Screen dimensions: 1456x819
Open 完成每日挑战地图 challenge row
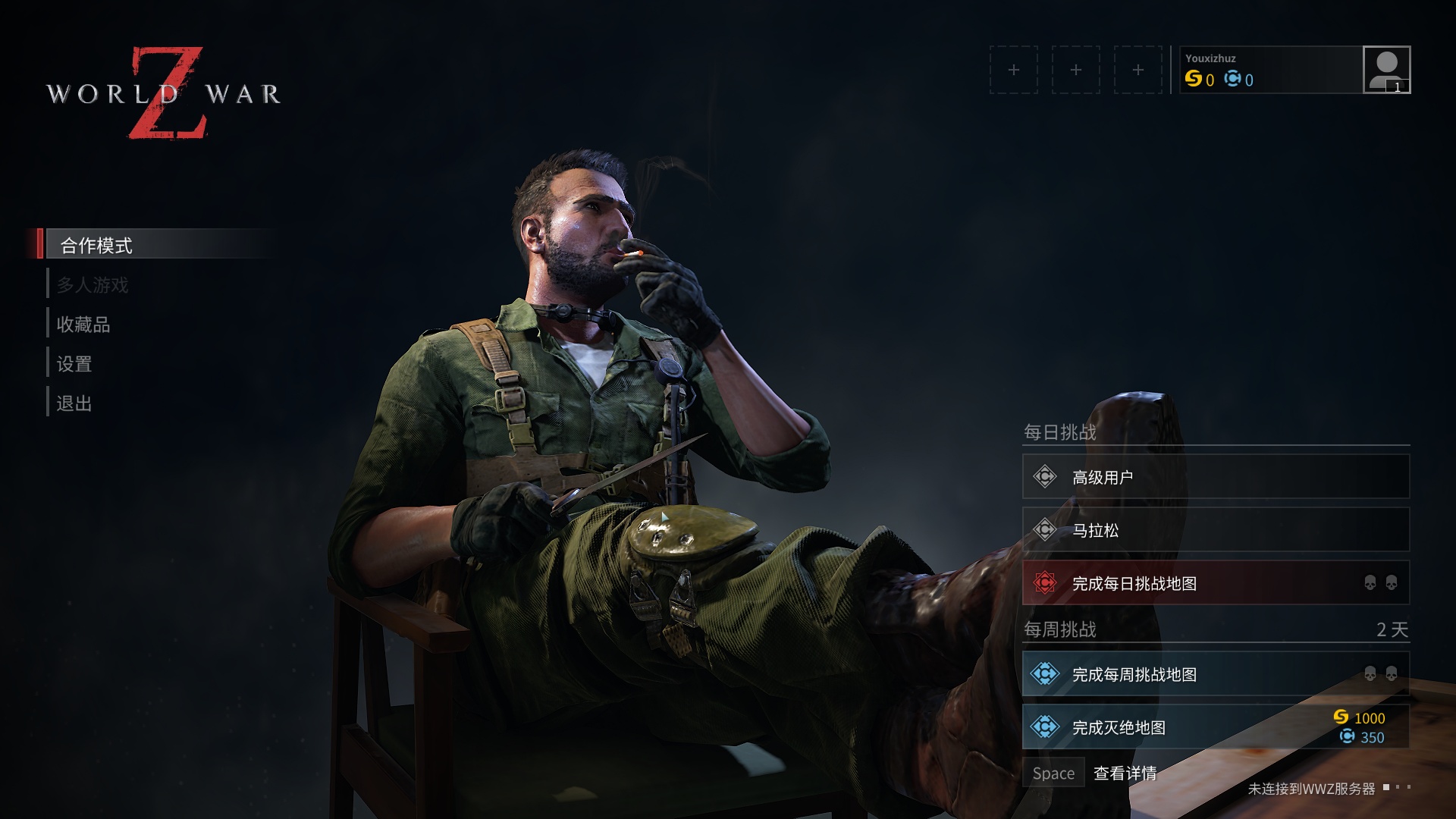pyautogui.click(x=1215, y=583)
